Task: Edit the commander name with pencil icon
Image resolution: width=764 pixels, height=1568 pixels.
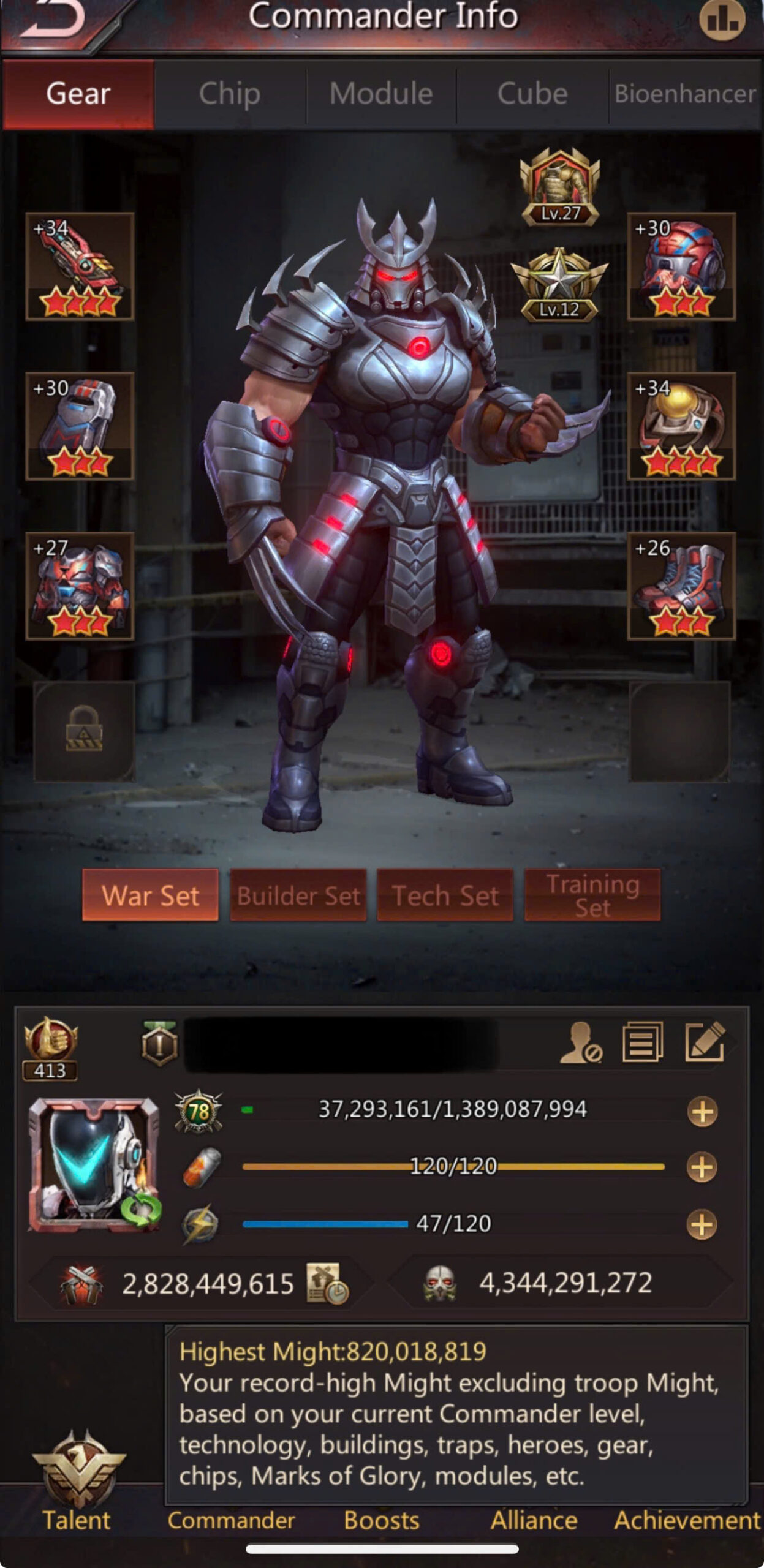Action: click(705, 1042)
